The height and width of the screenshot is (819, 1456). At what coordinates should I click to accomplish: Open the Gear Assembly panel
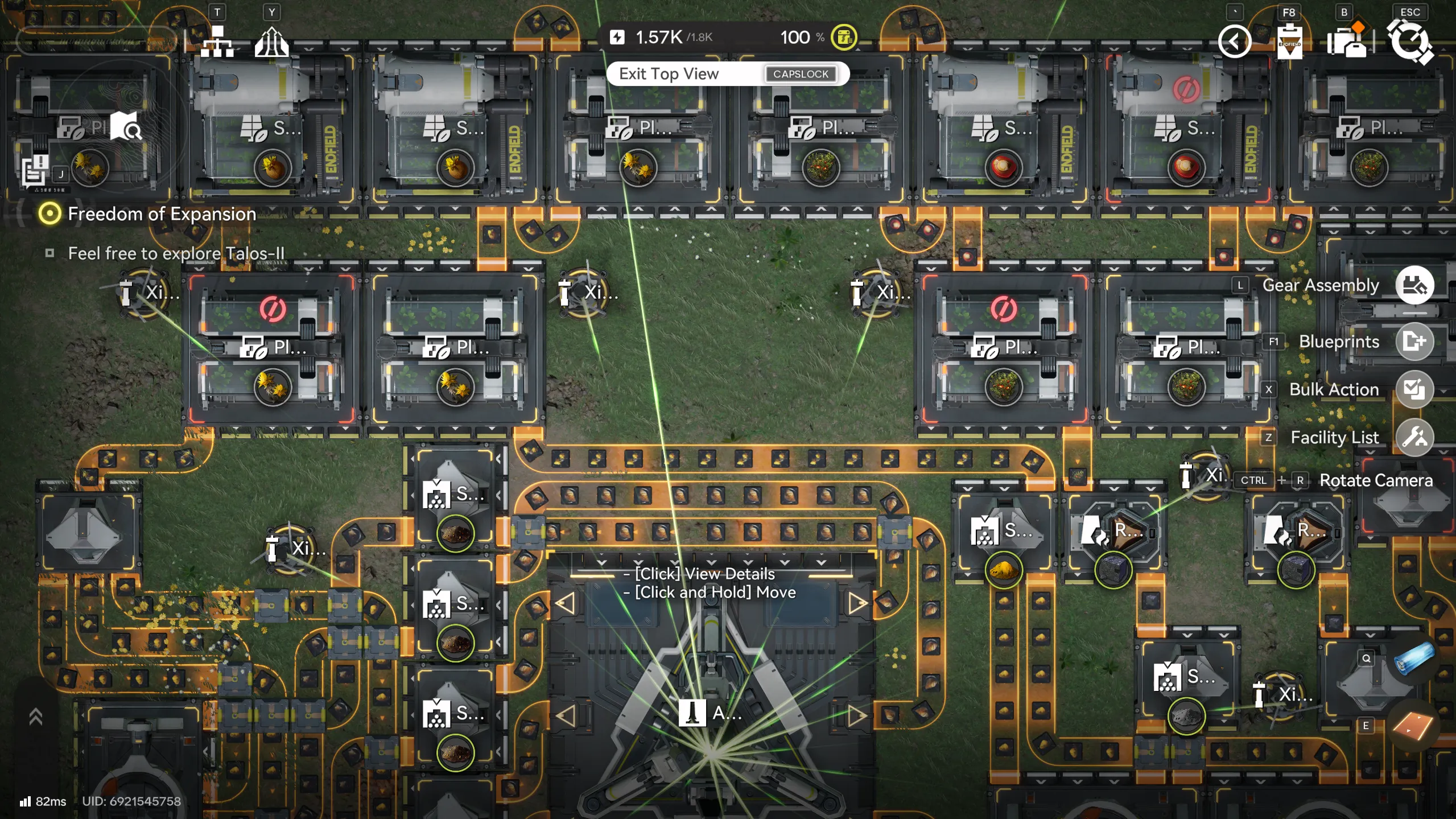(1416, 285)
